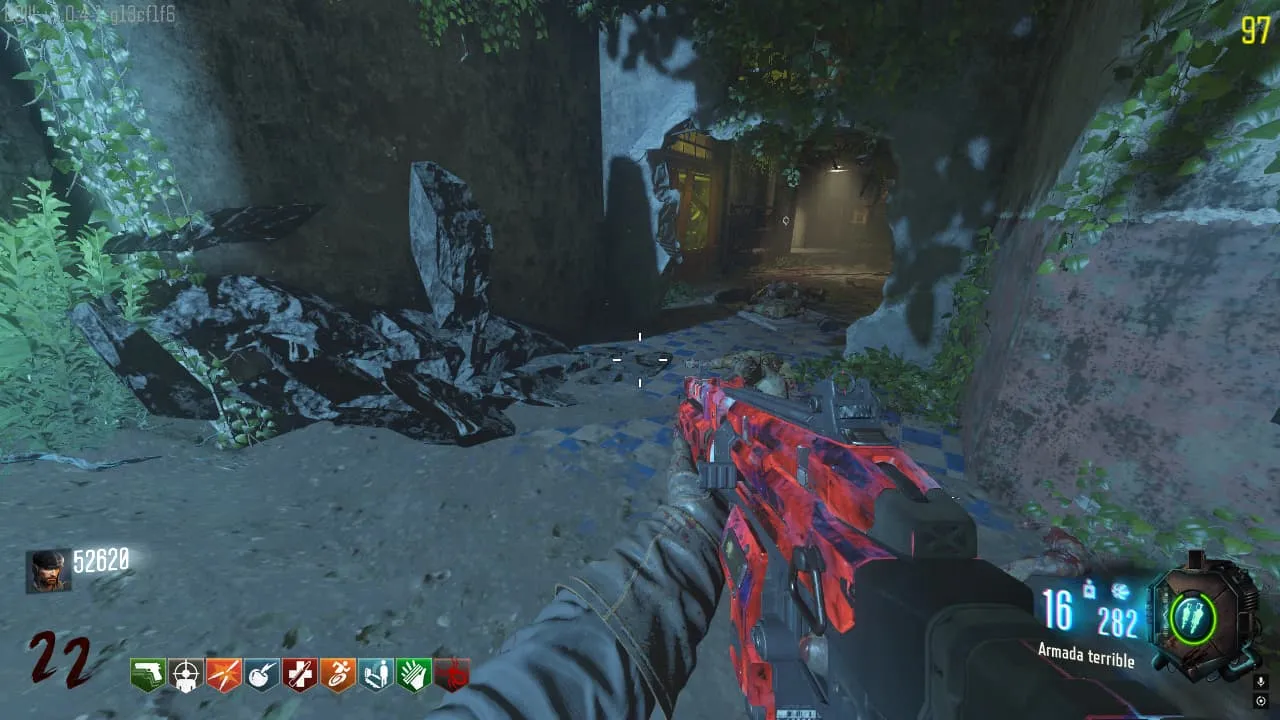Click the circular record overlay button
This screenshot has width=1280, height=720.
click(1260, 701)
